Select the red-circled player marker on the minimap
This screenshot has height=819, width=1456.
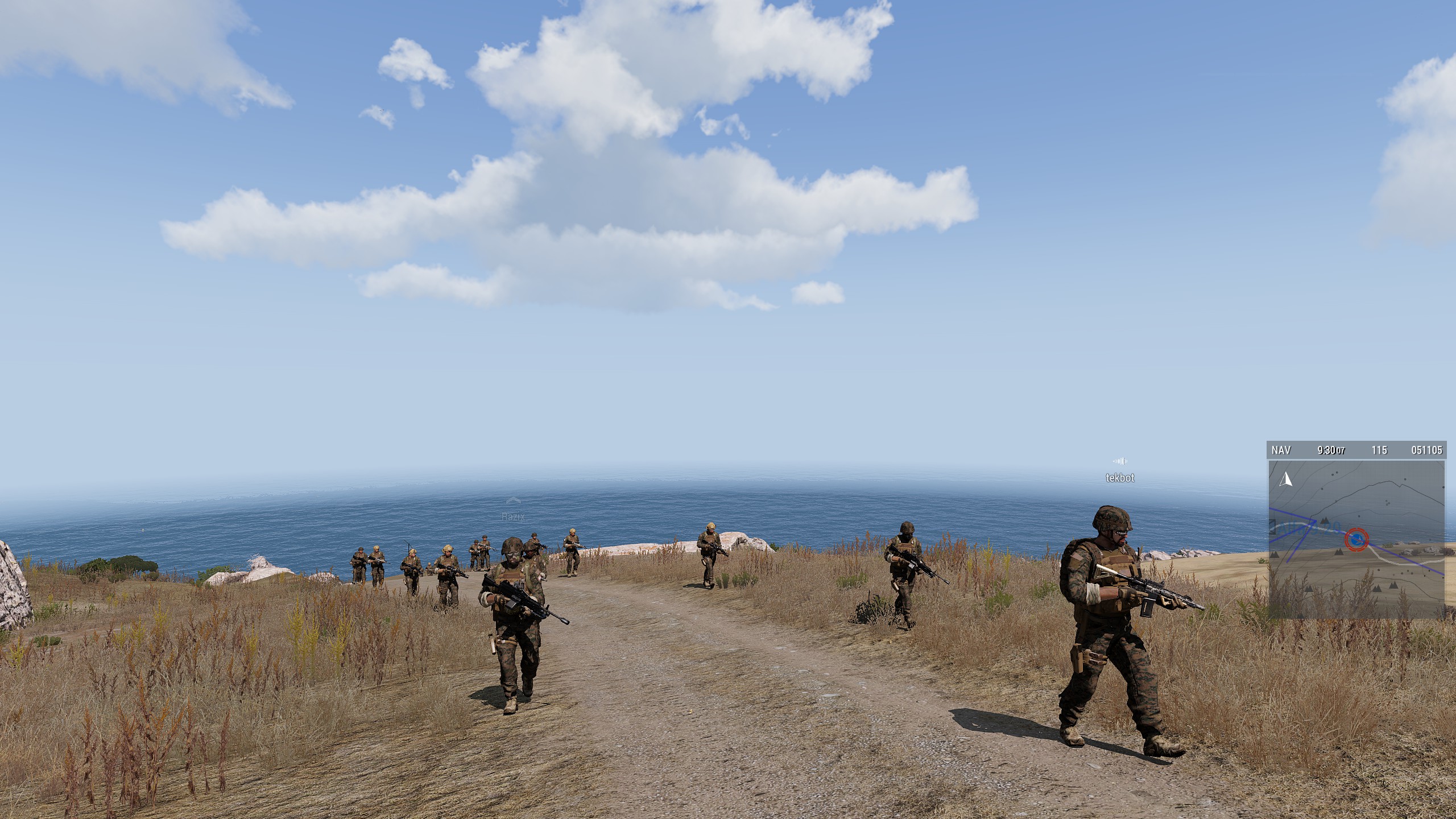pyautogui.click(x=1356, y=539)
